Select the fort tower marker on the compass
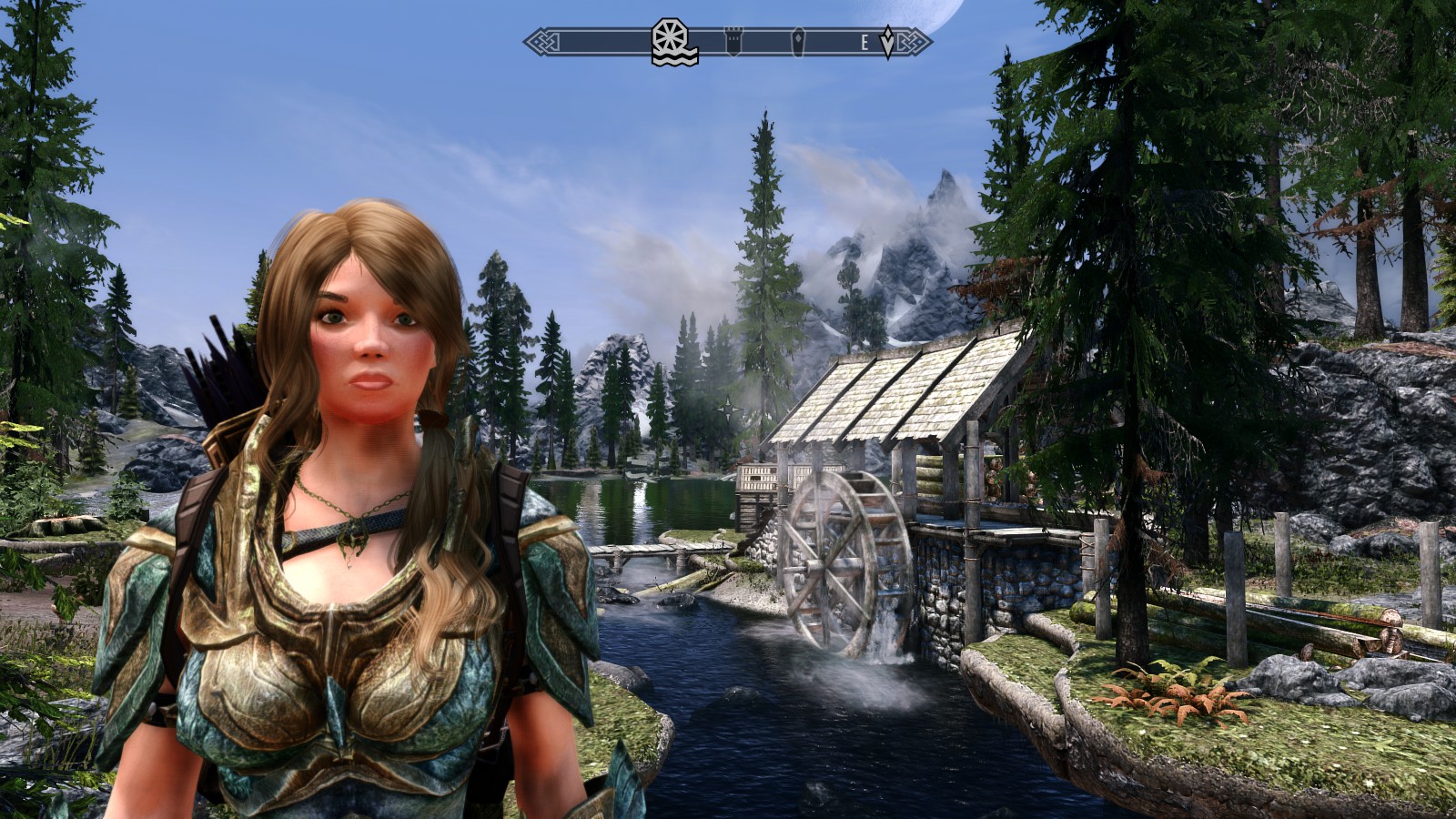 pyautogui.click(x=733, y=42)
